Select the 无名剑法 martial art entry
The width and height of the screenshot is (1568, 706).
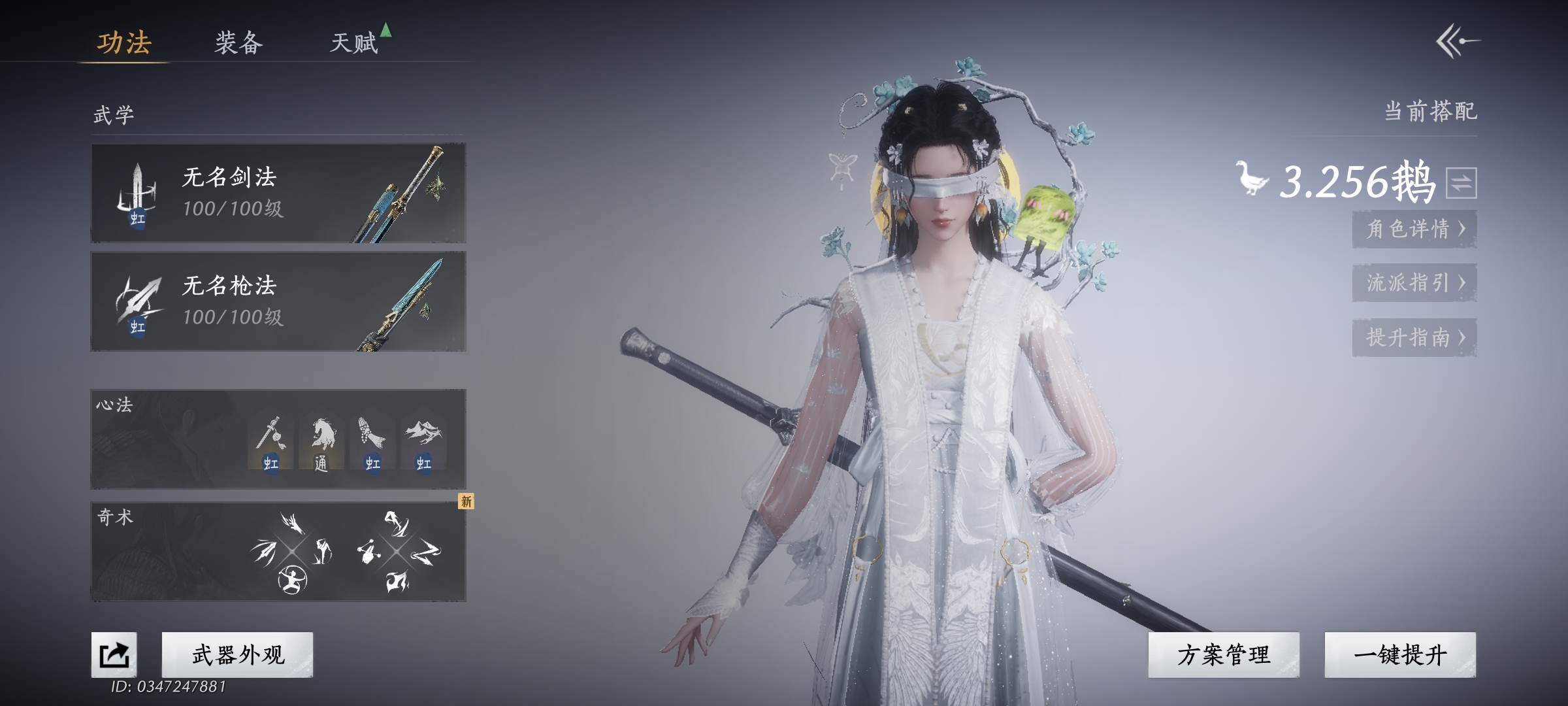point(278,193)
